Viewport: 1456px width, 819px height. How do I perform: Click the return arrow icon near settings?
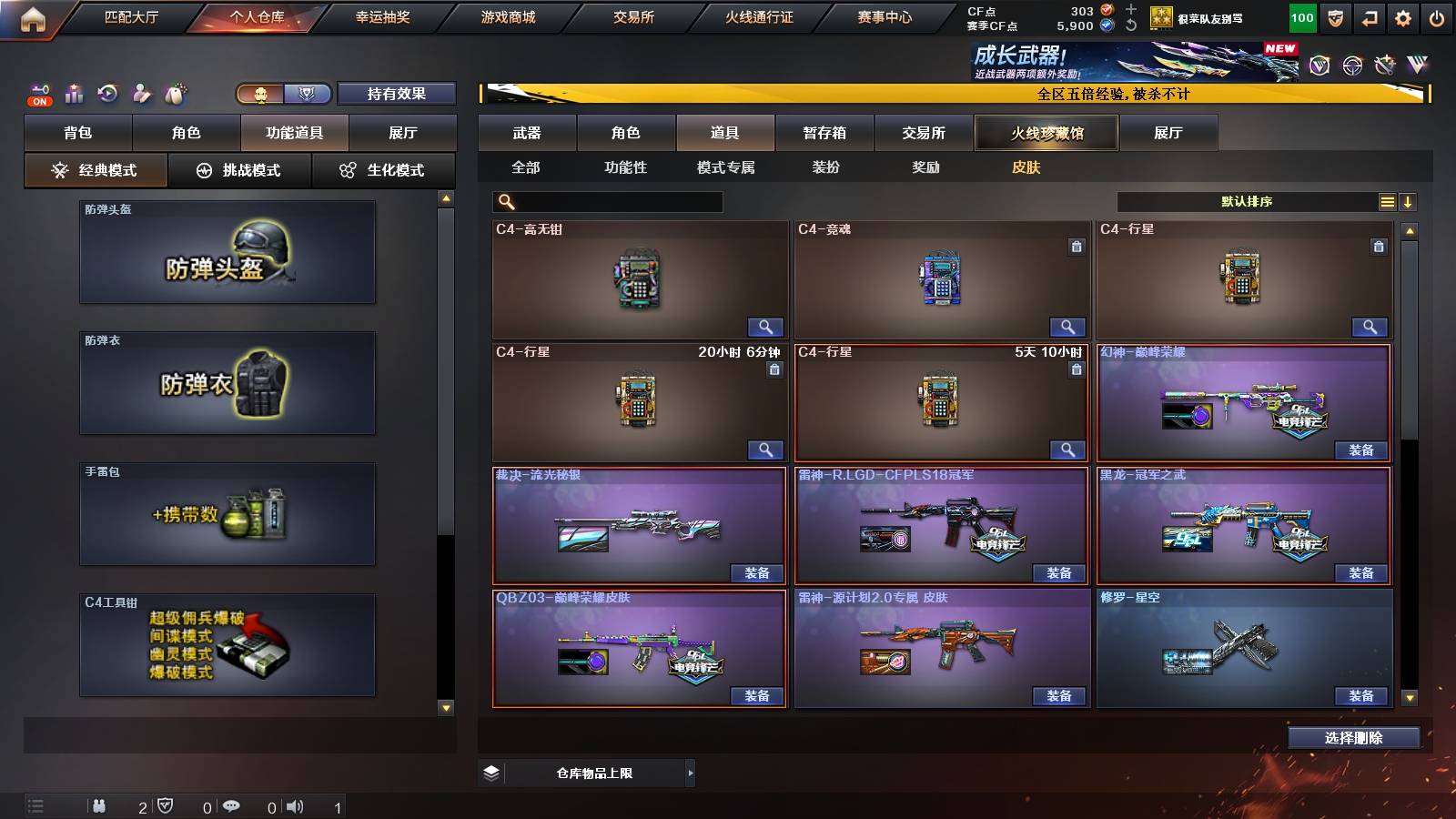tap(1370, 16)
